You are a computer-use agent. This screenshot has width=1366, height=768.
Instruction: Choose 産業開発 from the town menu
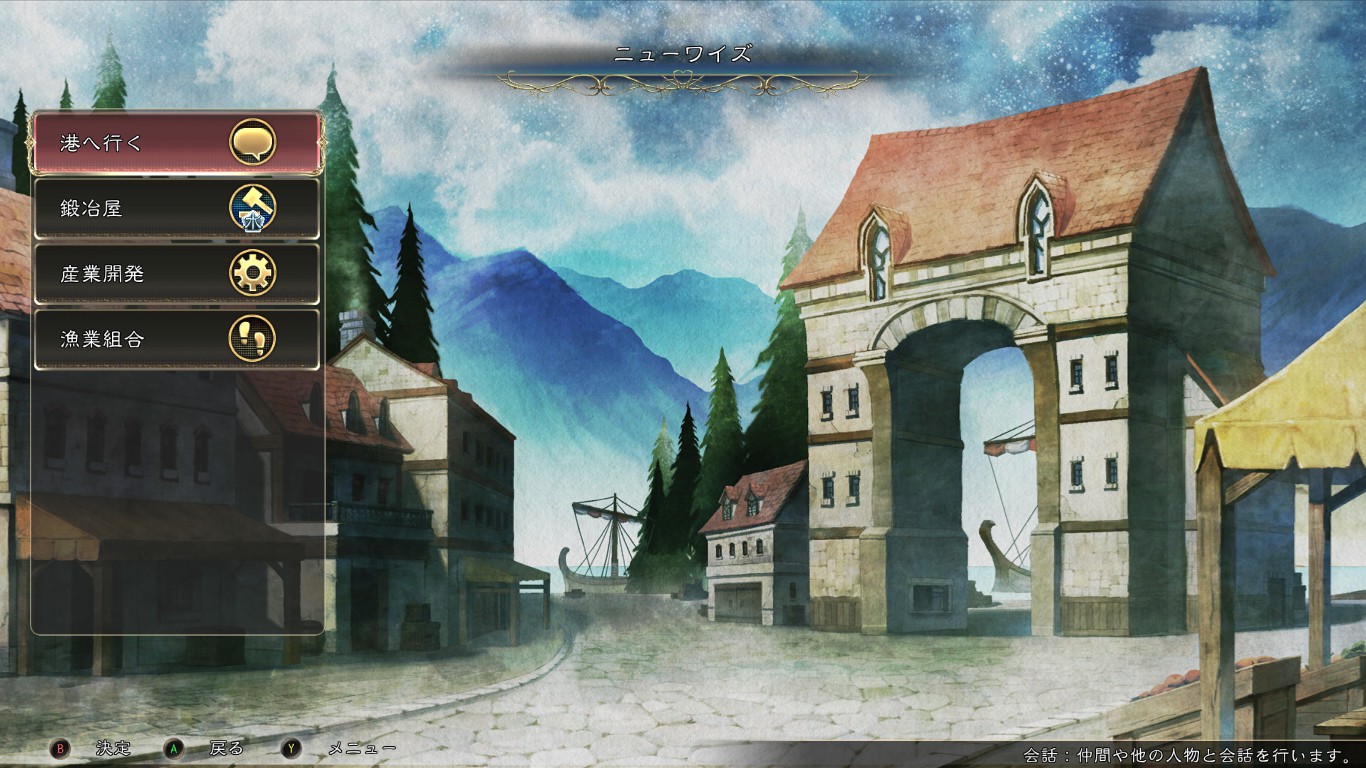(177, 273)
